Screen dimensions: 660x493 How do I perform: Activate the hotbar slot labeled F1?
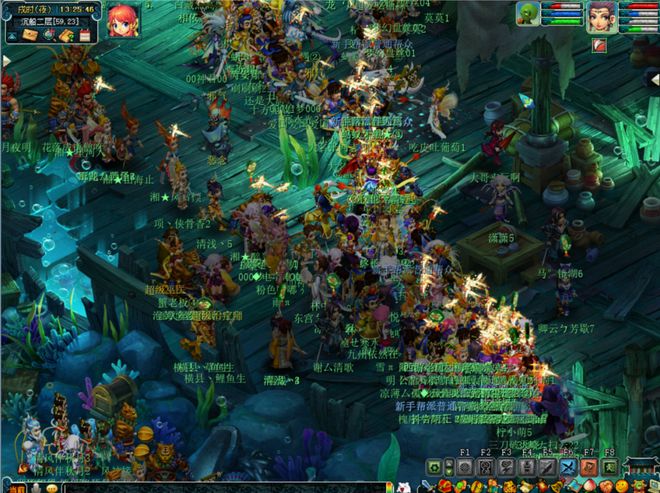pos(465,468)
